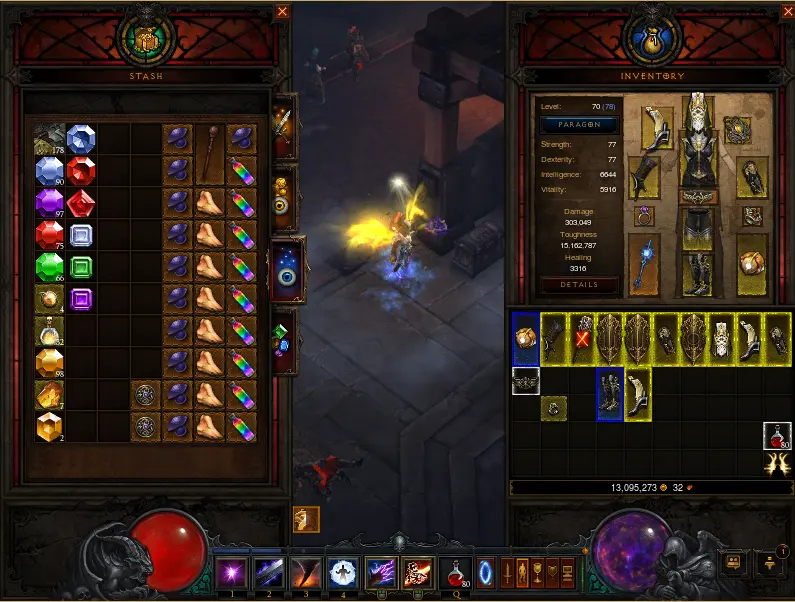Pick the purple amethyst stack of 97
The image size is (795, 602).
[x=49, y=204]
